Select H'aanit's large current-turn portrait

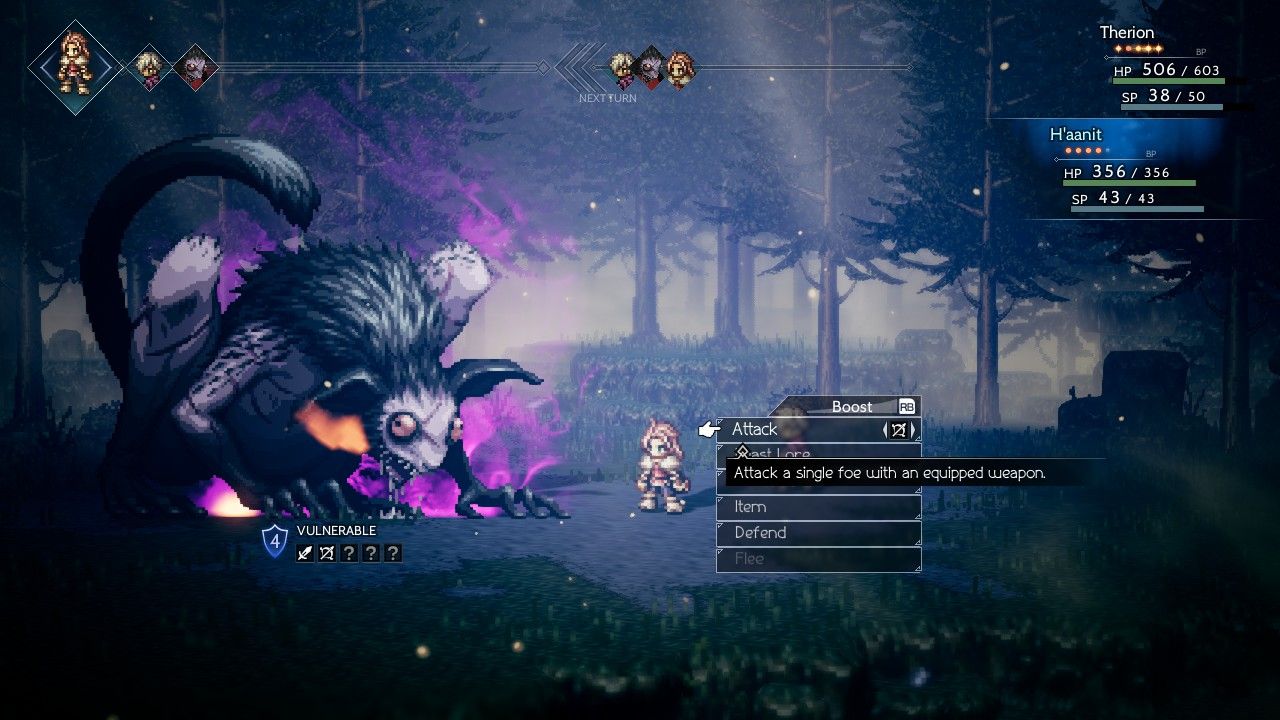click(75, 66)
